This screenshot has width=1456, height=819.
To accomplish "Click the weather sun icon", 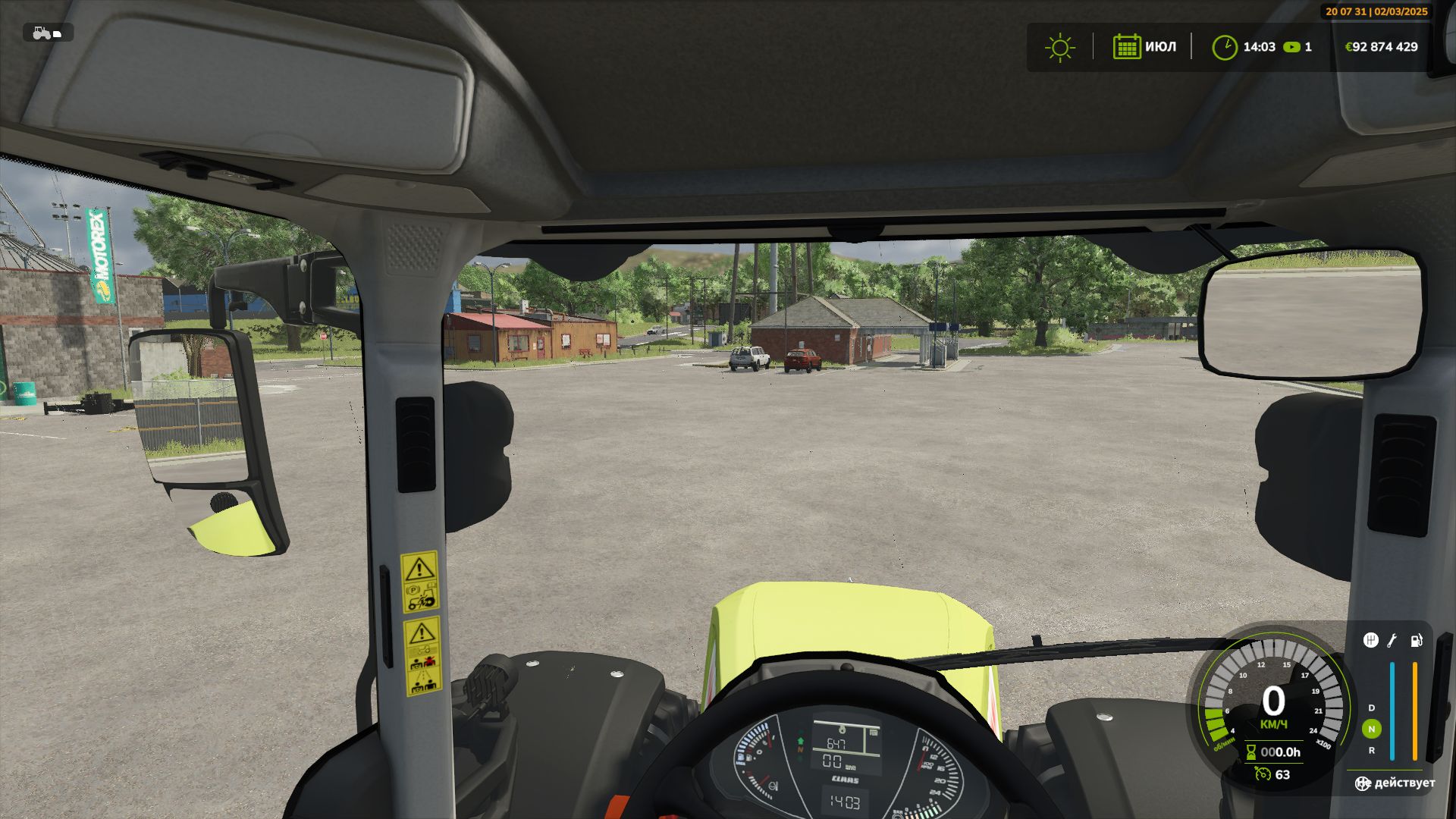I will pos(1059,47).
